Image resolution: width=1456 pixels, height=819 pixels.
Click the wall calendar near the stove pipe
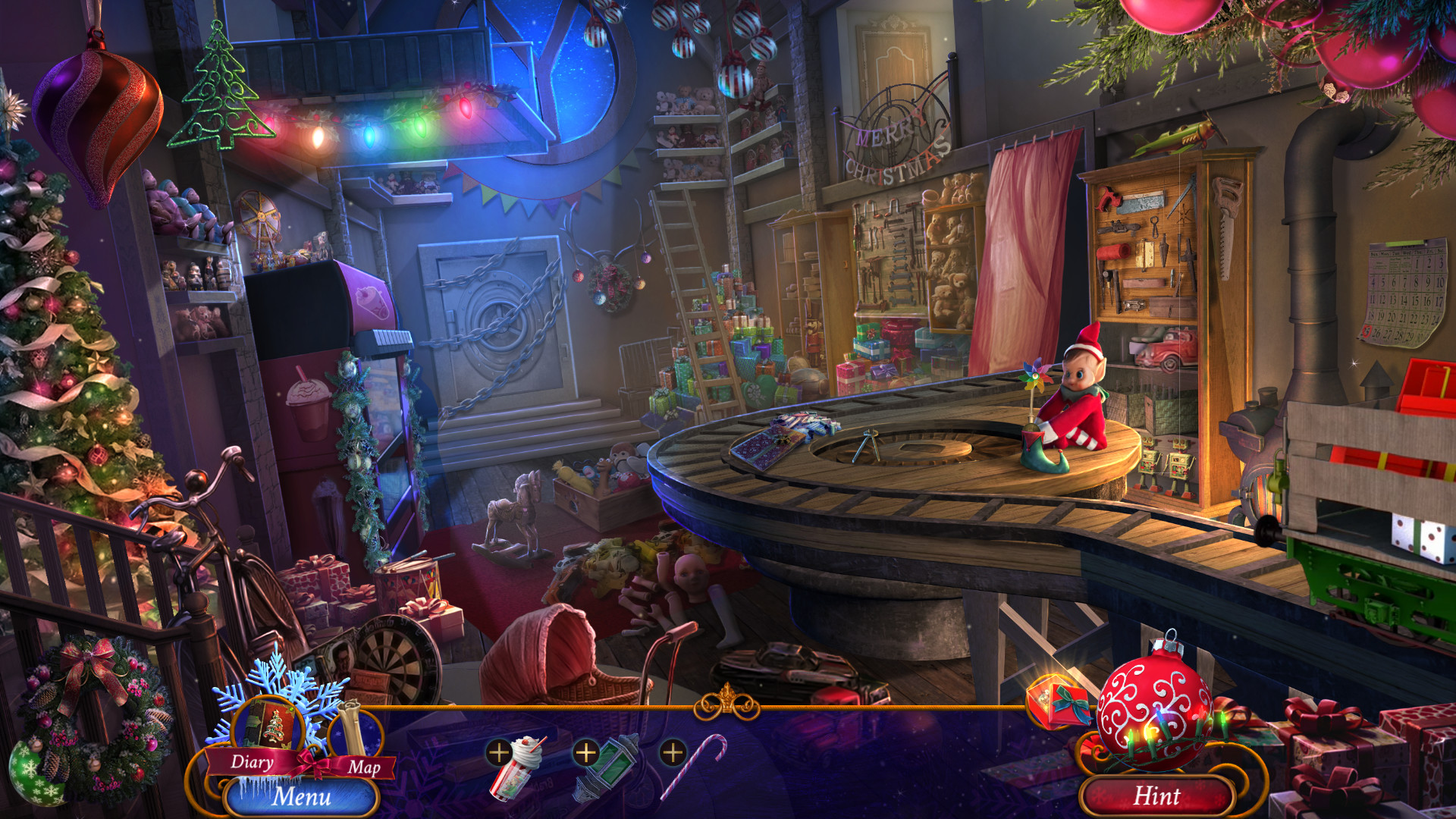1405,292
